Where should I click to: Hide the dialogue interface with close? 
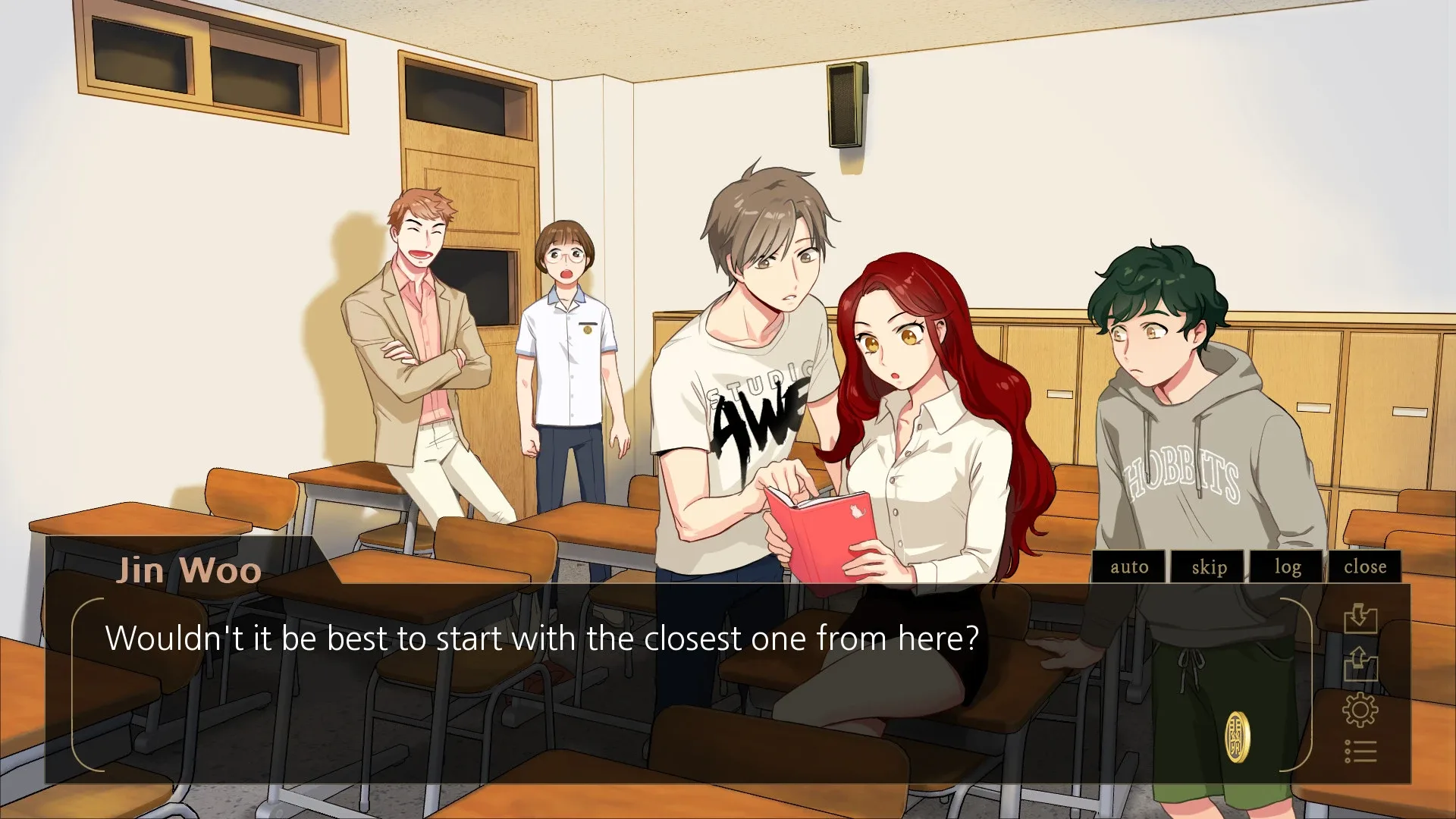coord(1365,566)
